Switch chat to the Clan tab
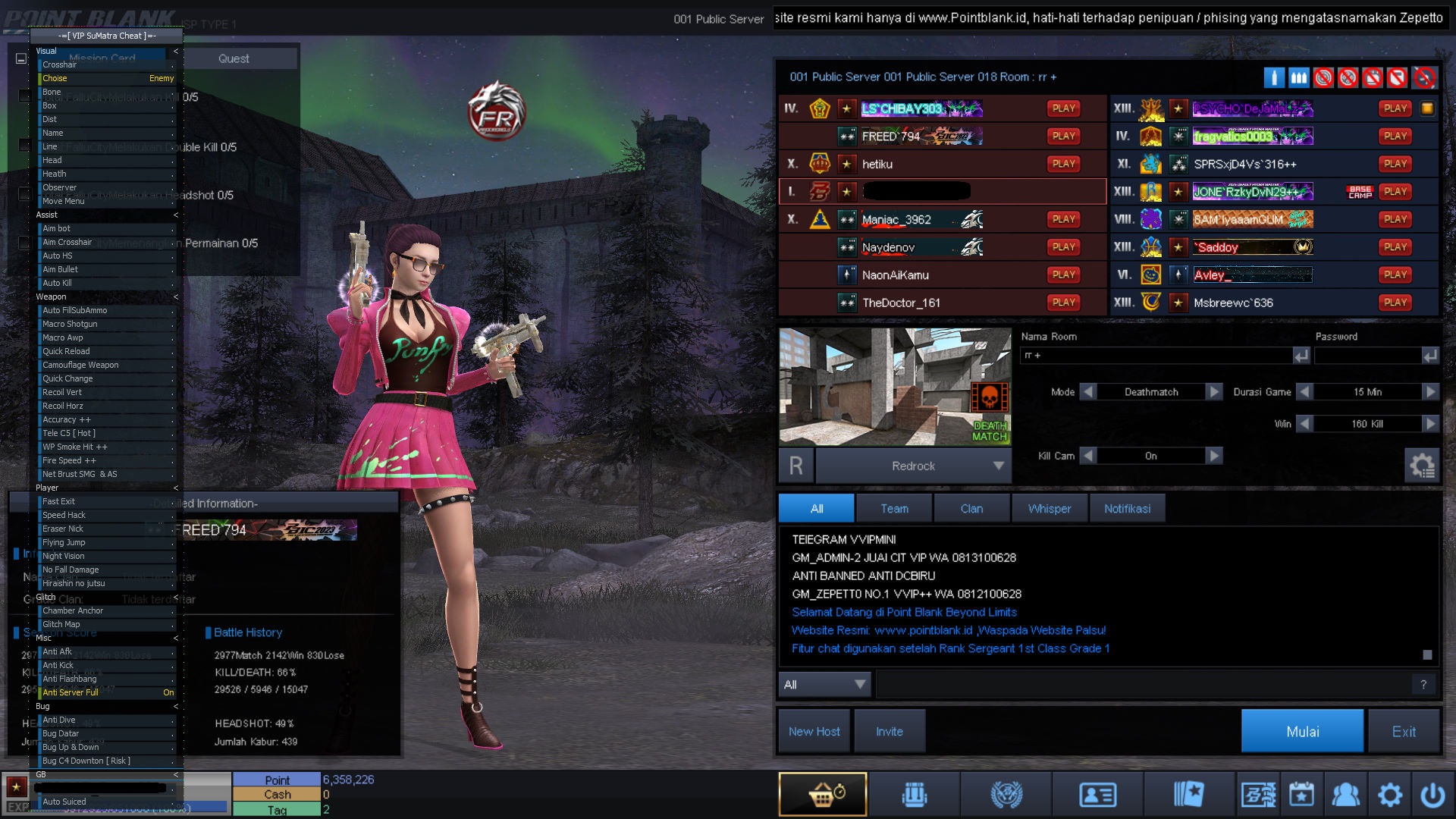Viewport: 1456px width, 819px height. click(971, 509)
